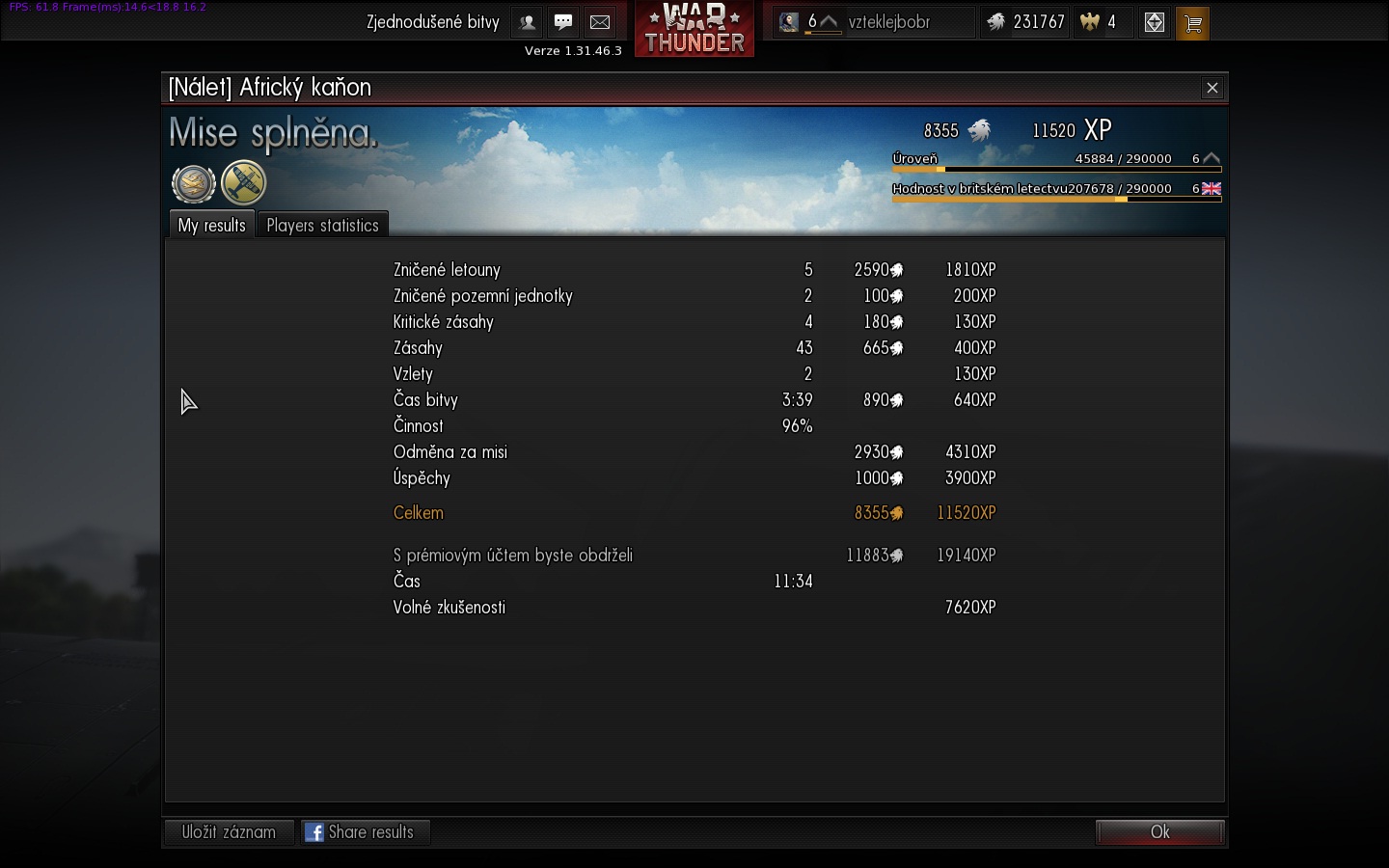This screenshot has width=1389, height=868.
Task: Close the mission results window
Action: (x=1212, y=88)
